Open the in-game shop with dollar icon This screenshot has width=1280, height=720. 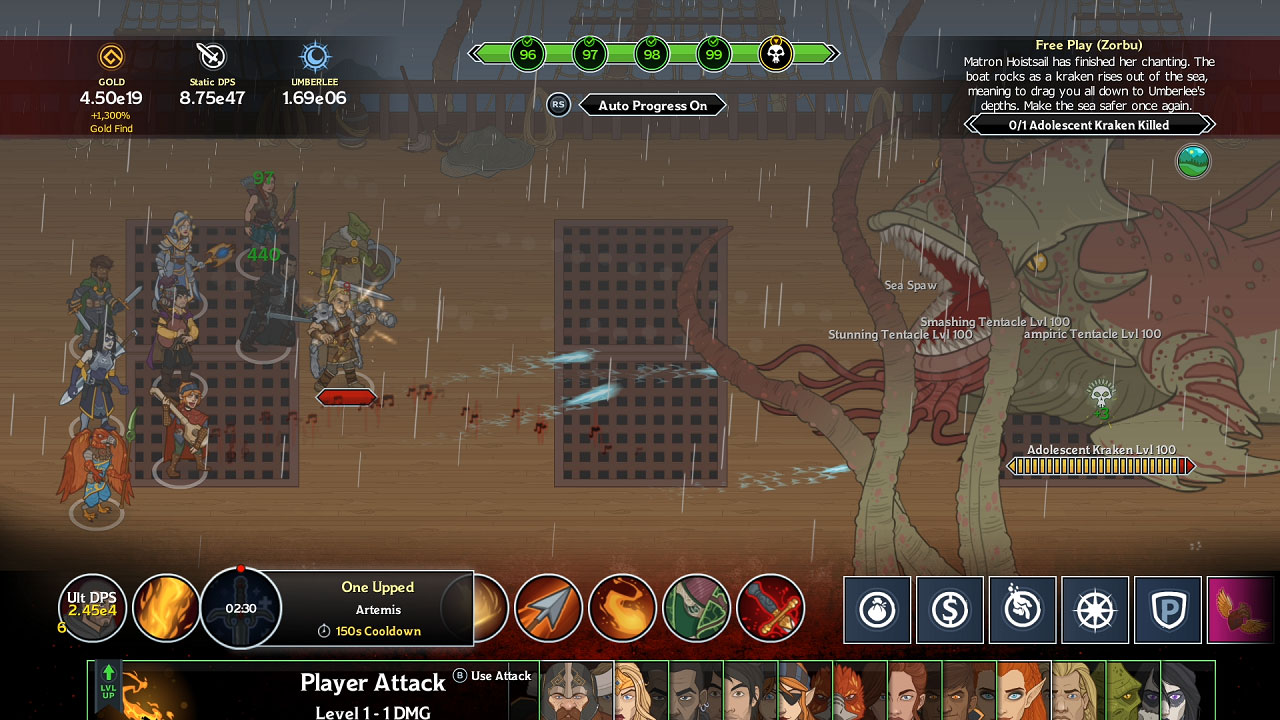tap(950, 608)
